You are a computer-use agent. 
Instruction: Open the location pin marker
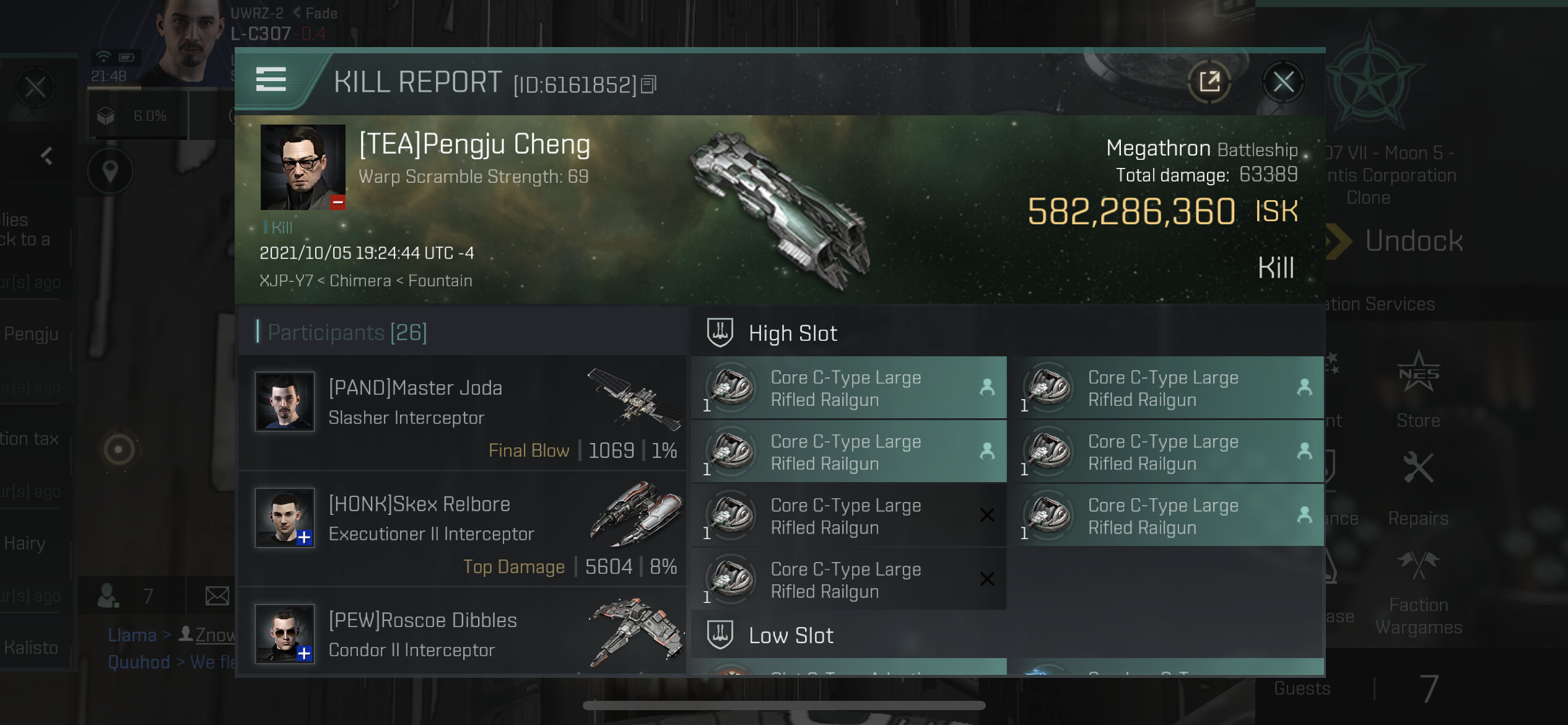(110, 170)
